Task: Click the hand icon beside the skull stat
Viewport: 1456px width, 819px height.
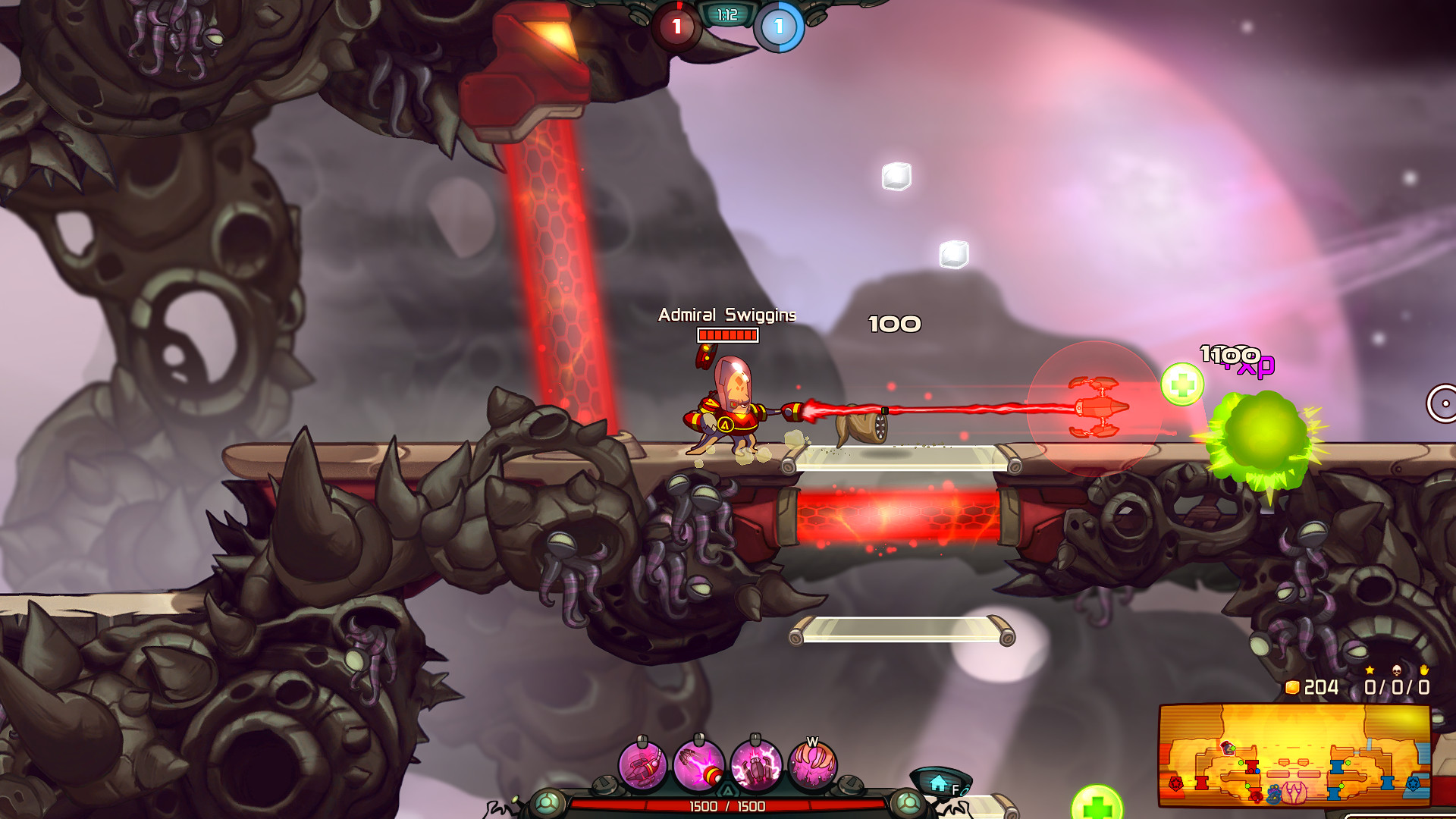Action: point(1424,671)
